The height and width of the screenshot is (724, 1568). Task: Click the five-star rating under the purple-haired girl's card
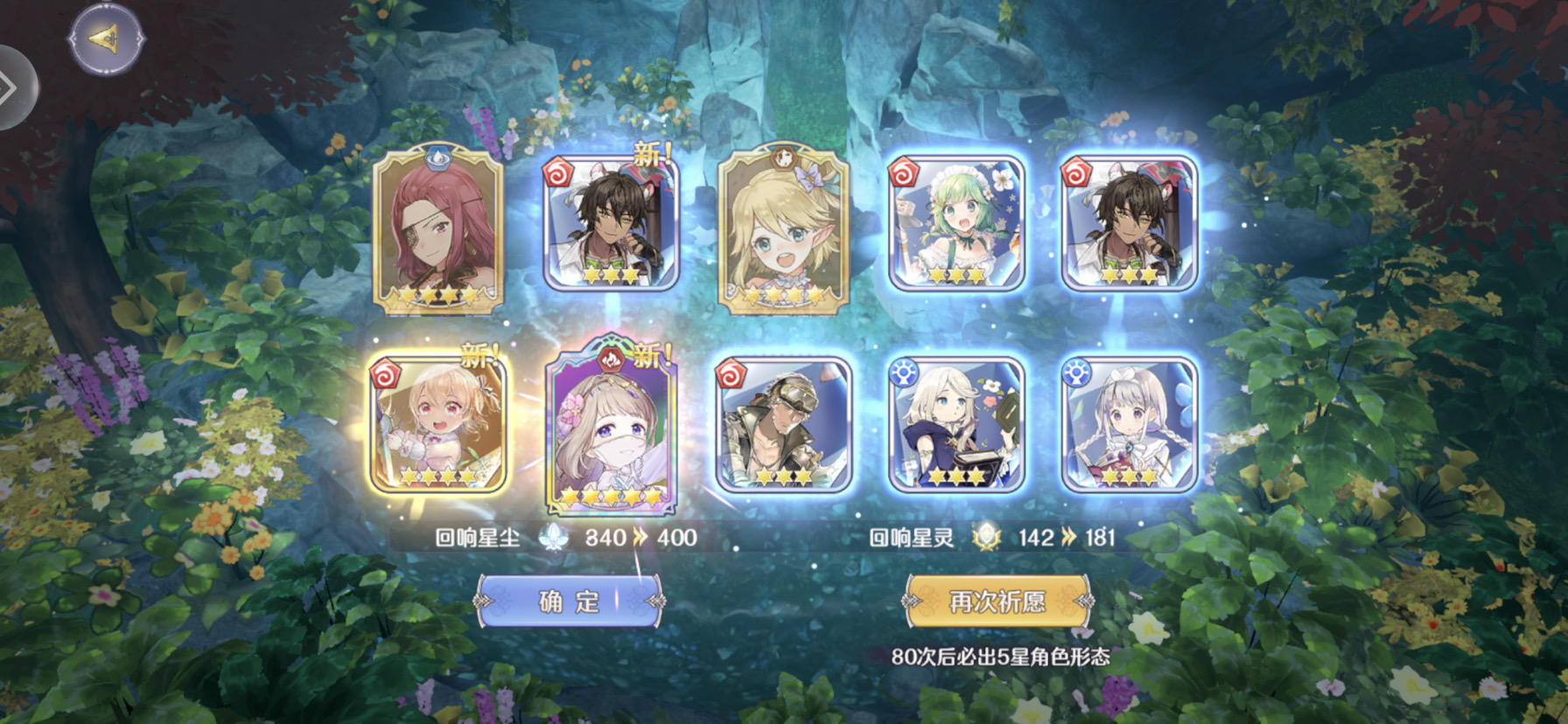pos(612,496)
